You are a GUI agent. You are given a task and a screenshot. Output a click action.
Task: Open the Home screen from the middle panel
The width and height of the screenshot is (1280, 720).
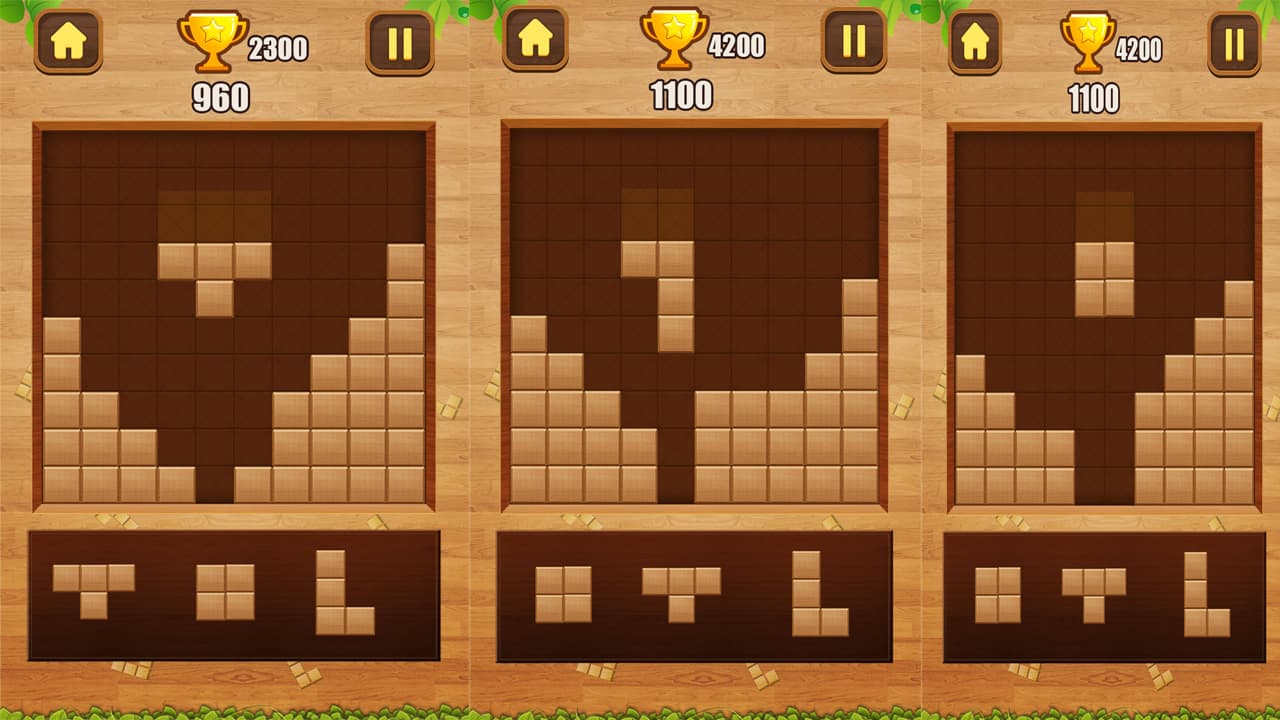[533, 42]
